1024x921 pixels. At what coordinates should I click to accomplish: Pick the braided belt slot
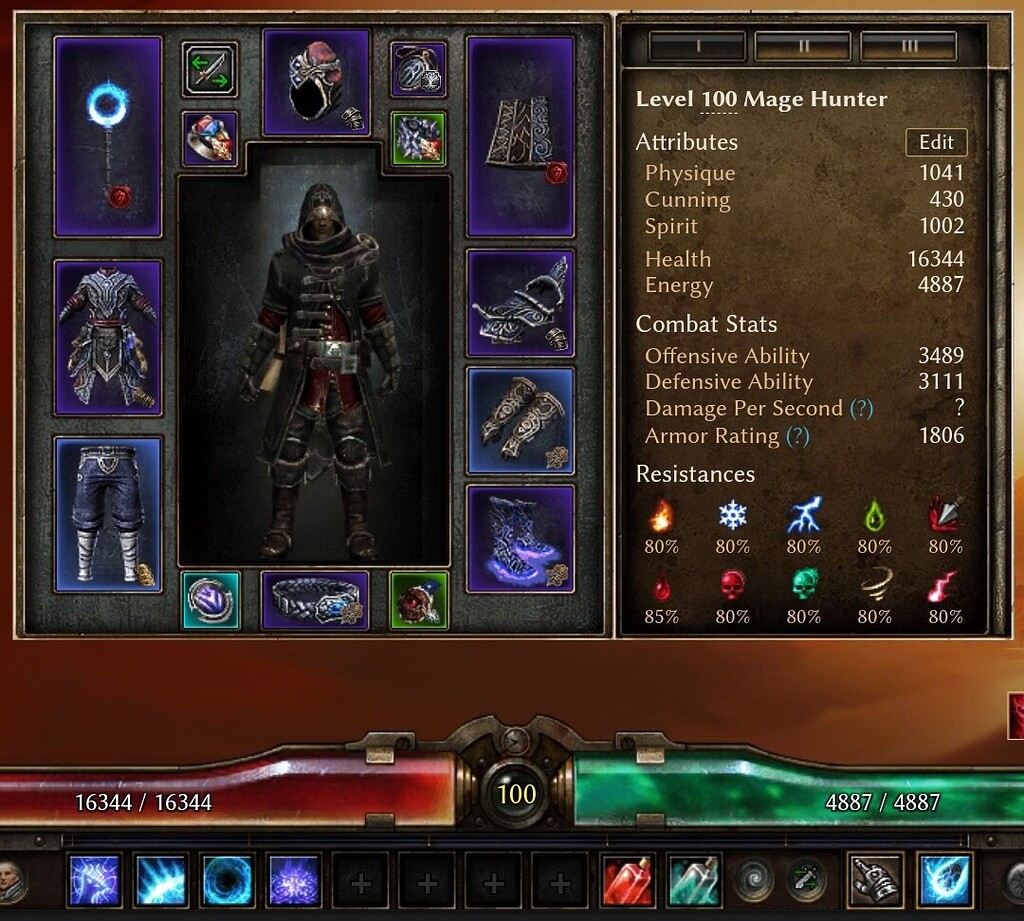315,600
